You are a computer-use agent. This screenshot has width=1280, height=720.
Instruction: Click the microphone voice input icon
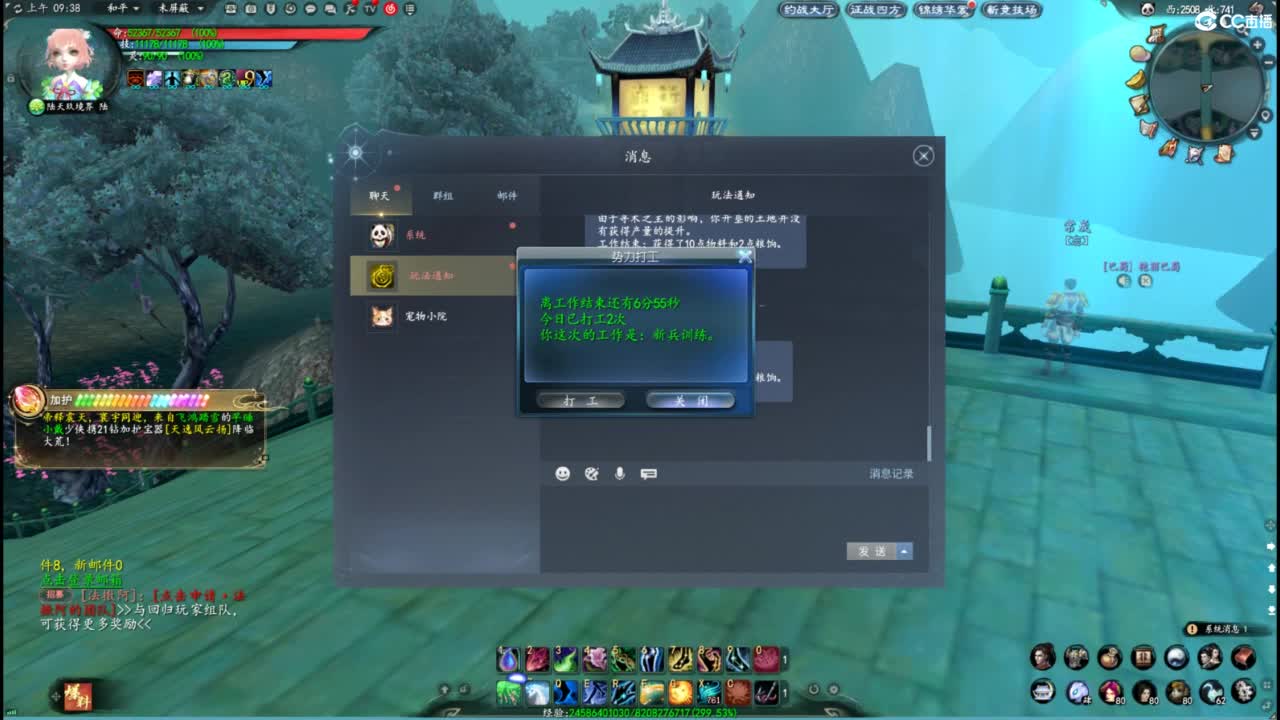pyautogui.click(x=620, y=474)
